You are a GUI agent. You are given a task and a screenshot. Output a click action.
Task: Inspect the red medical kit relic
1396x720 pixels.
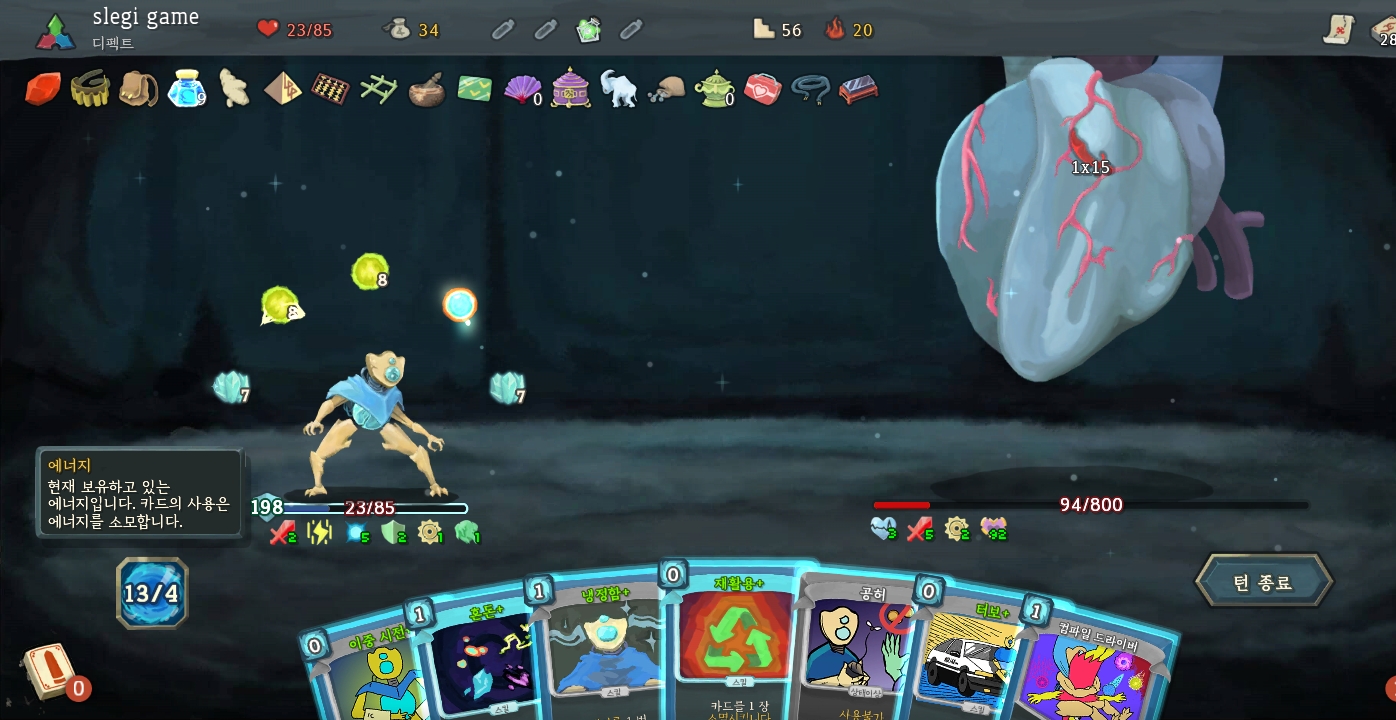[762, 89]
